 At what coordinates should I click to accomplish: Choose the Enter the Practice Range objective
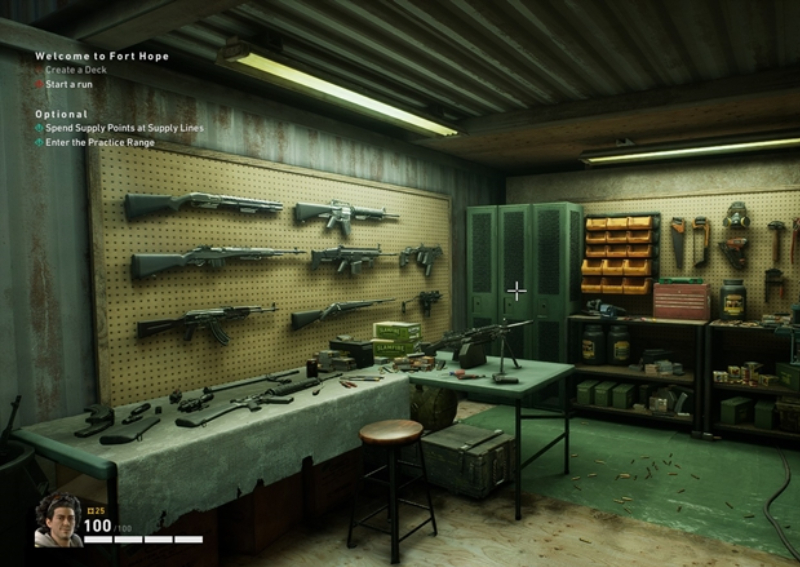coord(99,142)
